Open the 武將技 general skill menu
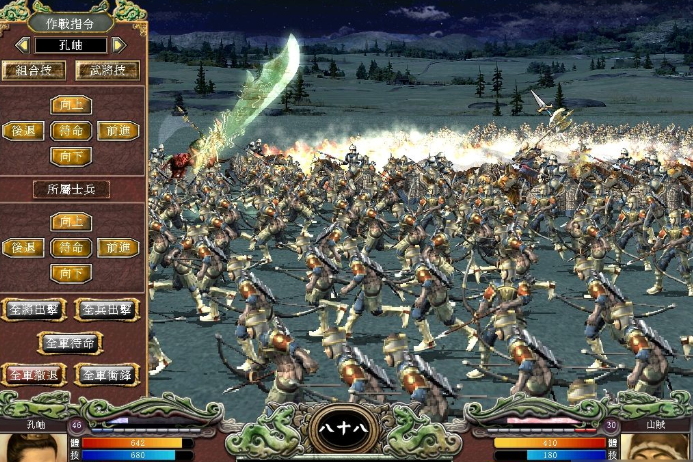 pyautogui.click(x=106, y=71)
